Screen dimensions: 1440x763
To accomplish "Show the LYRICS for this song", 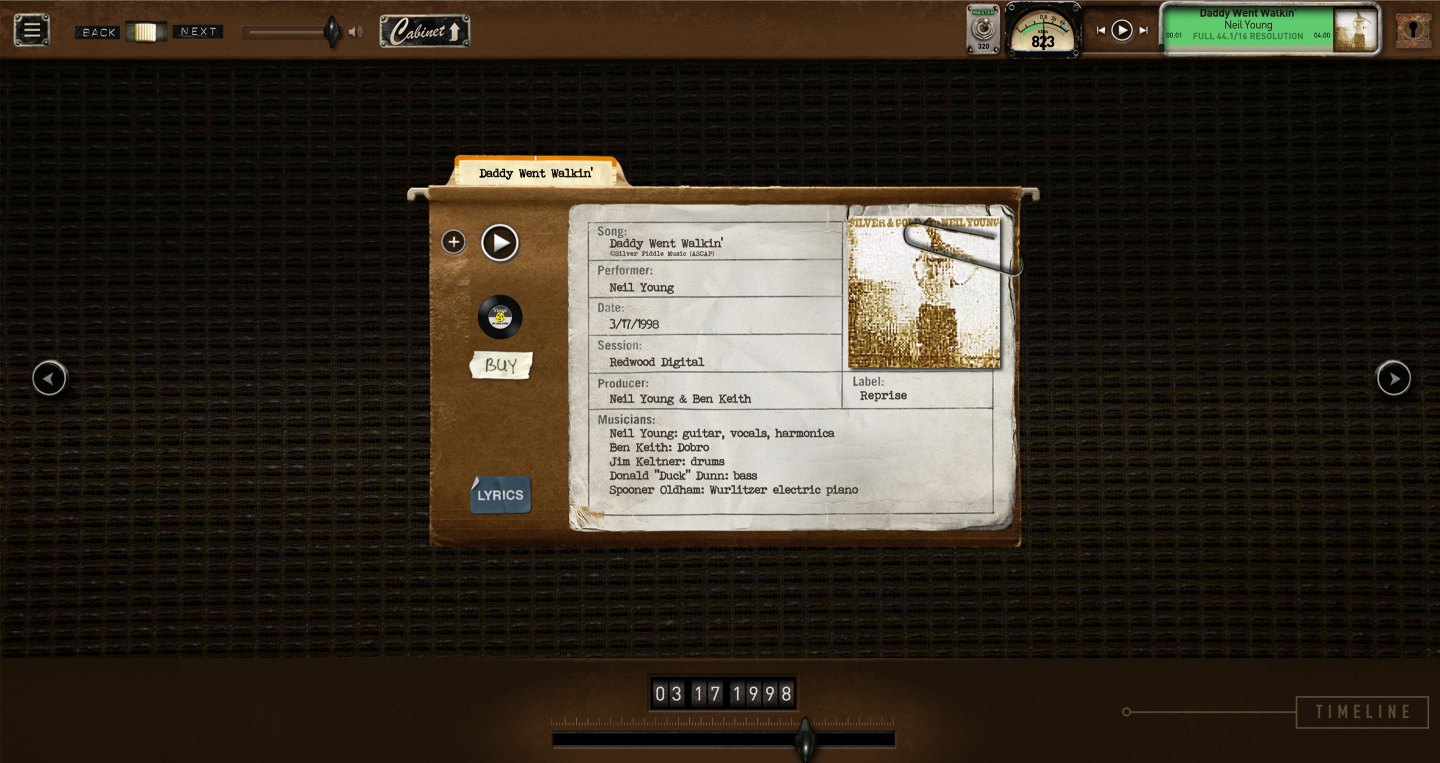I will 500,495.
